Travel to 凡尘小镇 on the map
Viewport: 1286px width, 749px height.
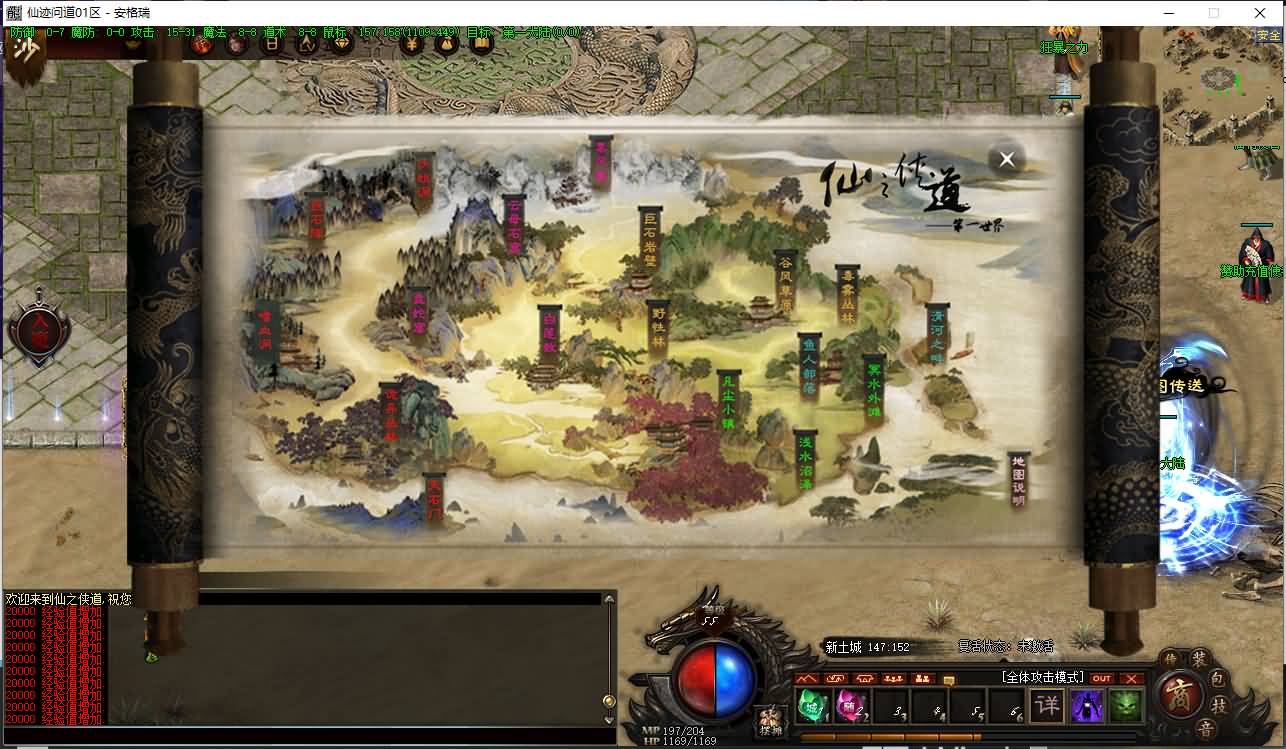point(728,401)
